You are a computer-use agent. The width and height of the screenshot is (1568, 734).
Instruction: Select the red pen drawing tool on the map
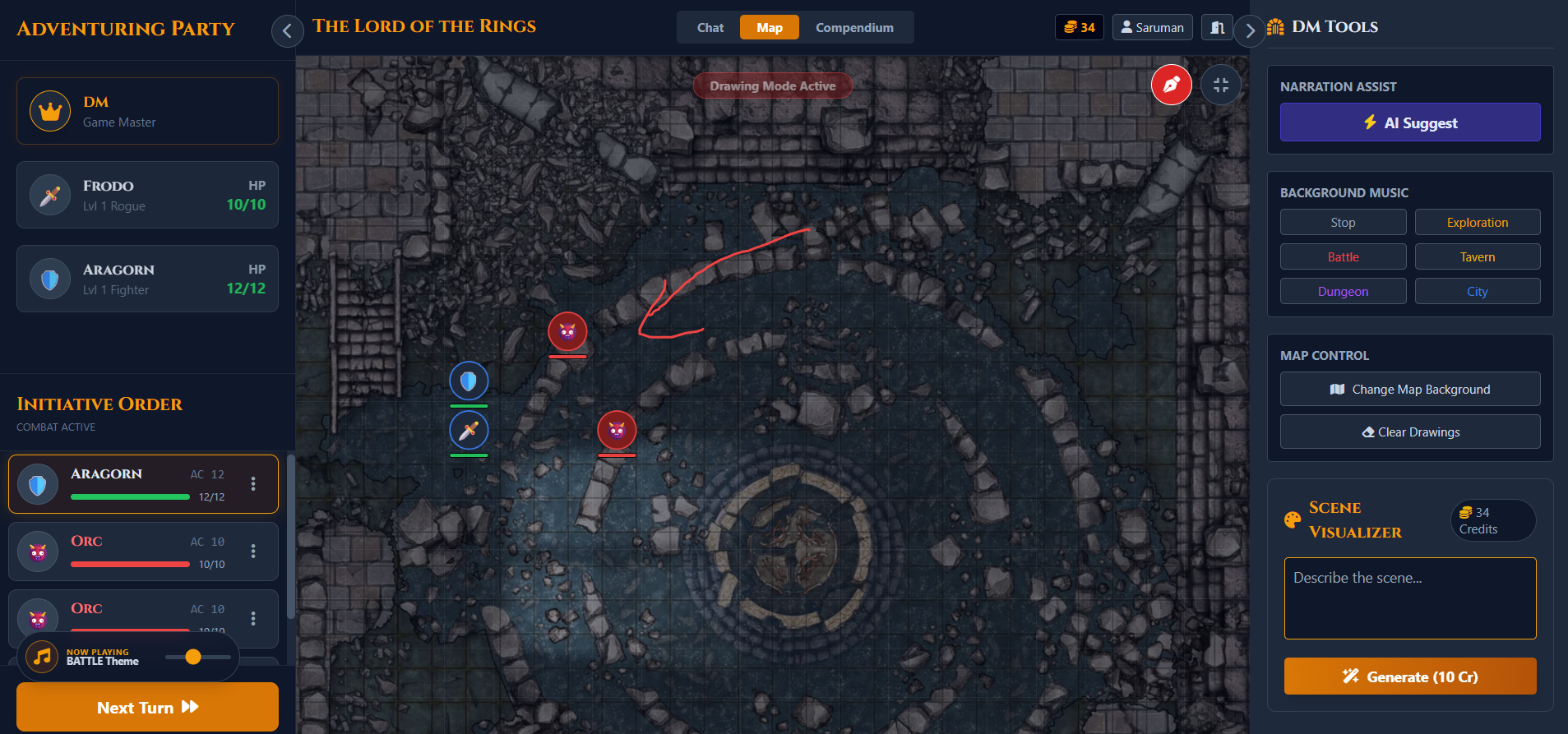coord(1171,84)
